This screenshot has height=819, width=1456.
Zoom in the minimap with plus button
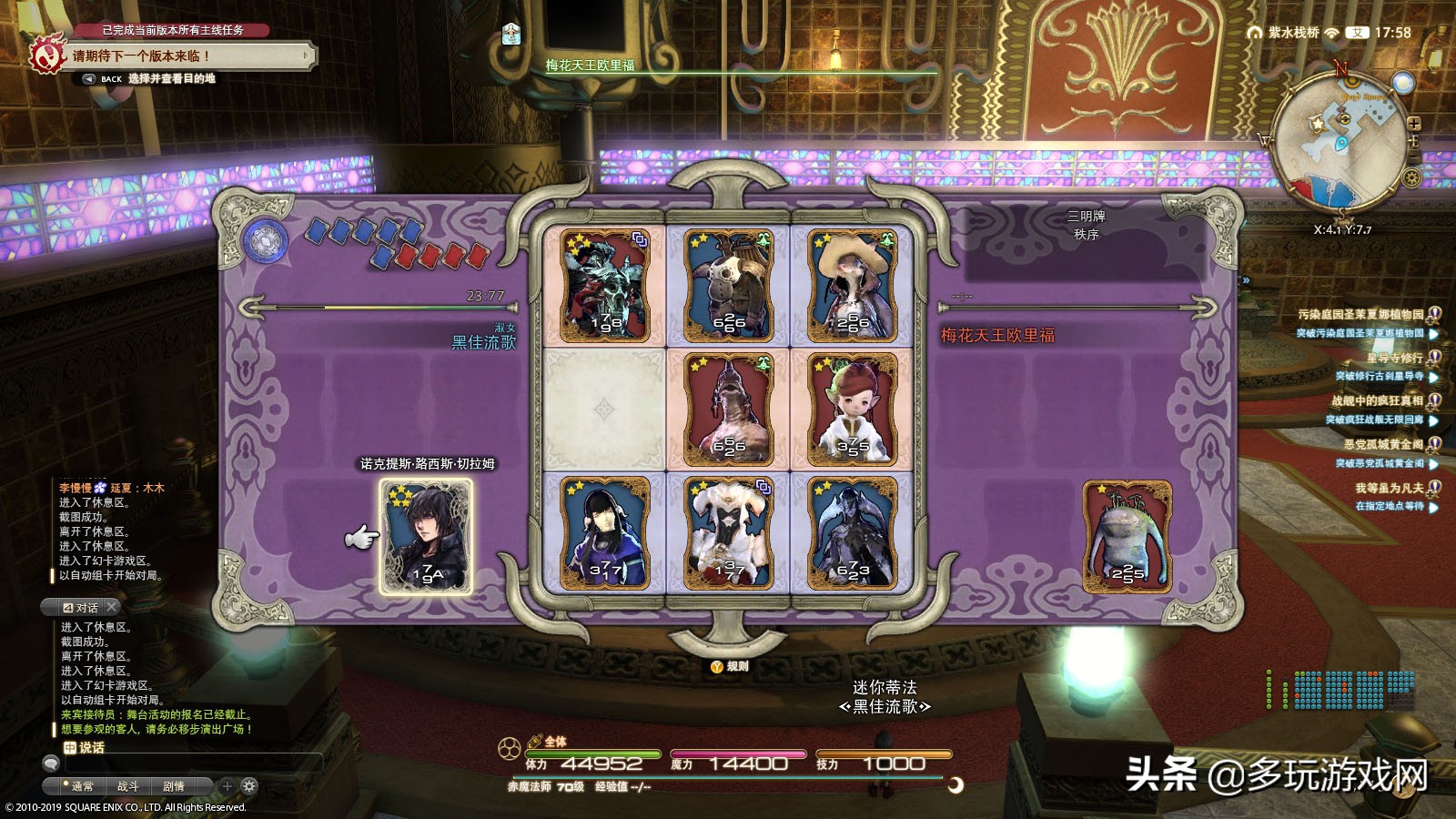[1414, 124]
